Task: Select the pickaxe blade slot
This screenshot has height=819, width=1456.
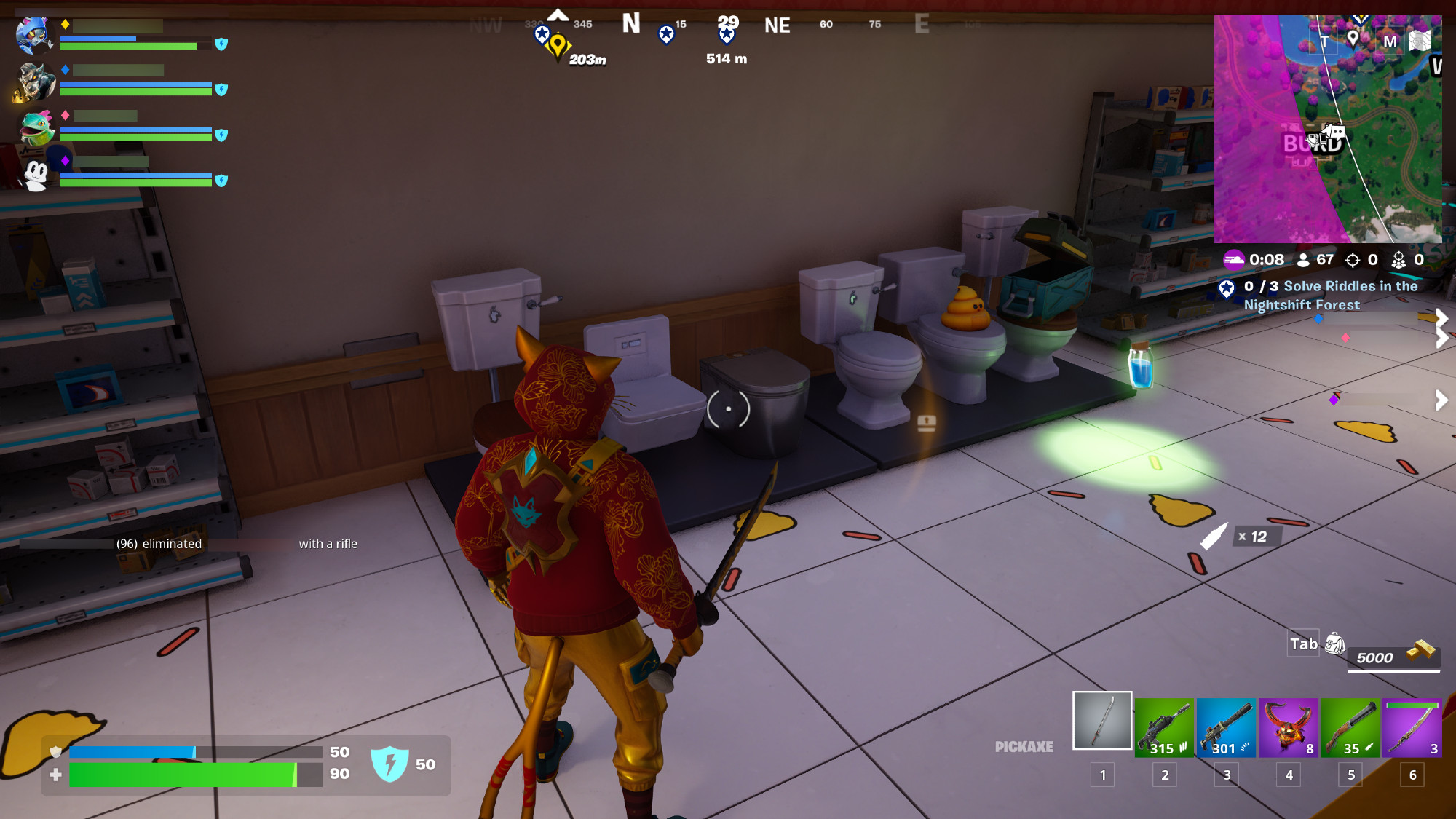Action: click(1102, 720)
